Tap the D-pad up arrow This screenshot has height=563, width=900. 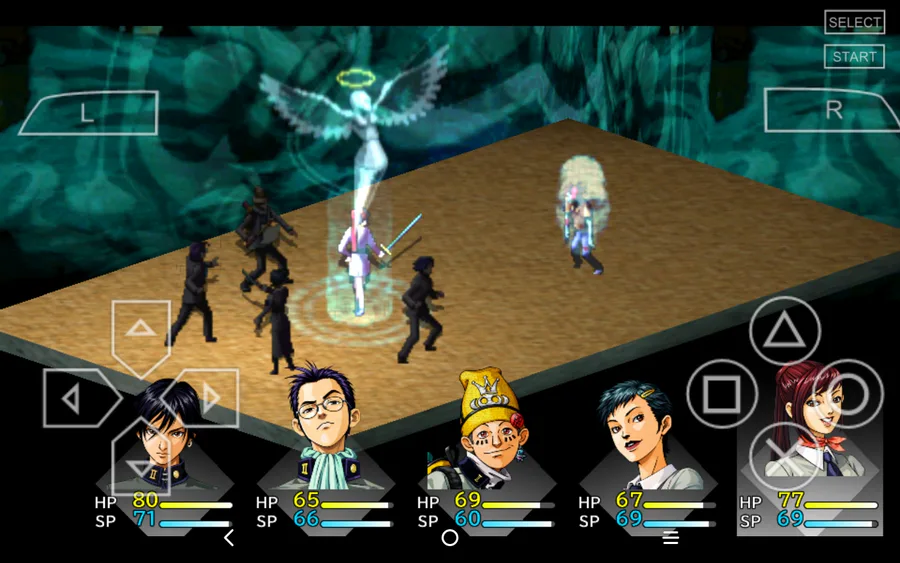pos(140,330)
